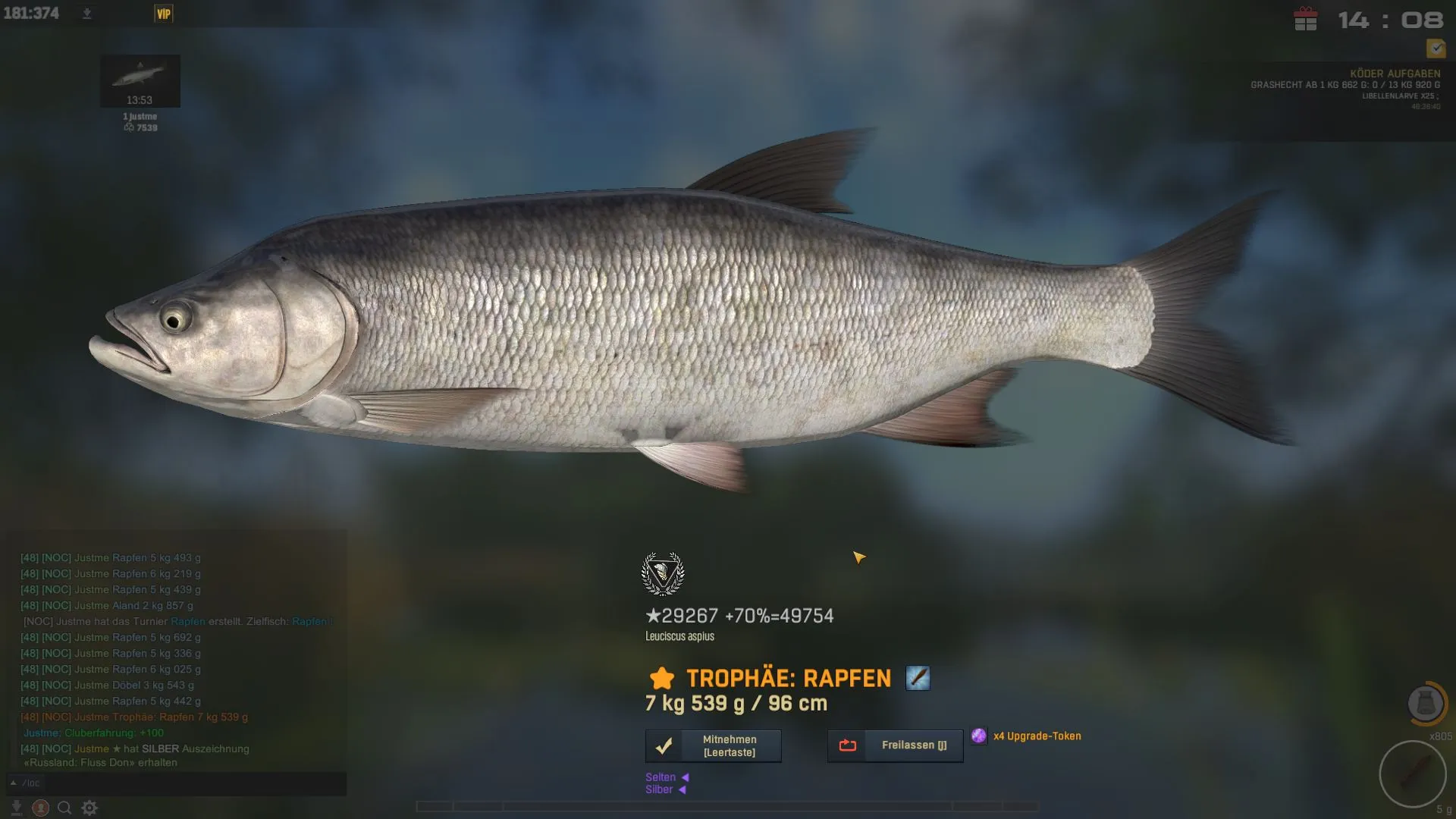Click the purple Upgrade-Token icon
This screenshot has width=1456, height=819.
click(979, 736)
